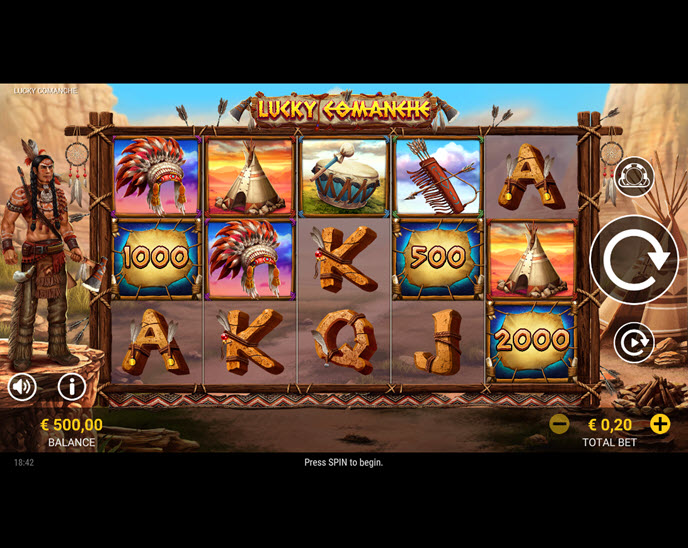Open the game info (i) screen

click(x=71, y=386)
